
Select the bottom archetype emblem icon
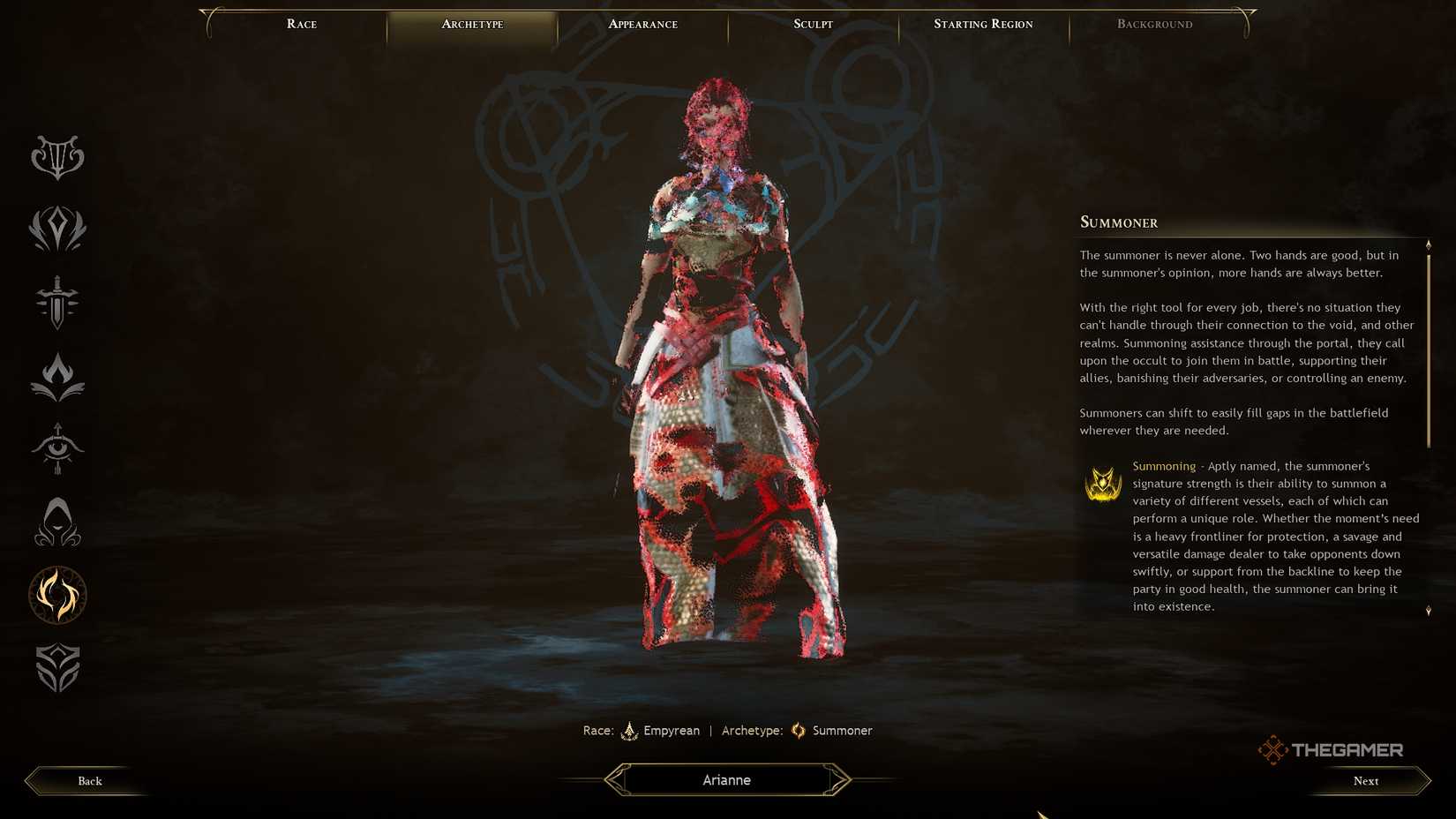point(57,668)
